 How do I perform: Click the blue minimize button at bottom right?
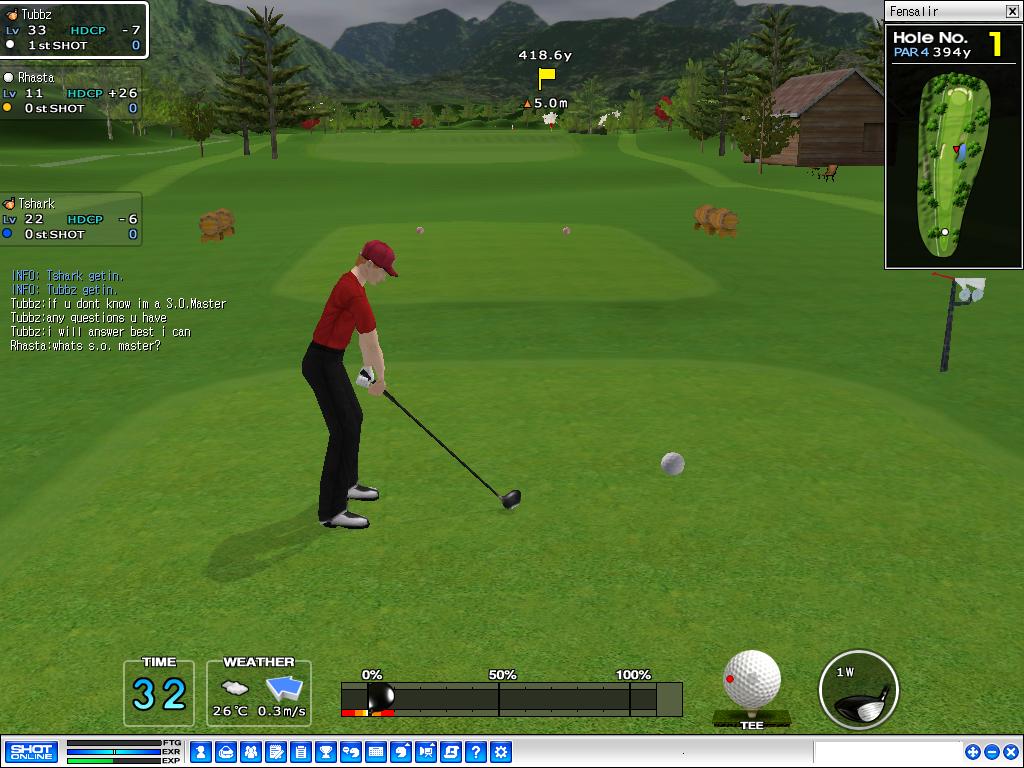(x=992, y=752)
